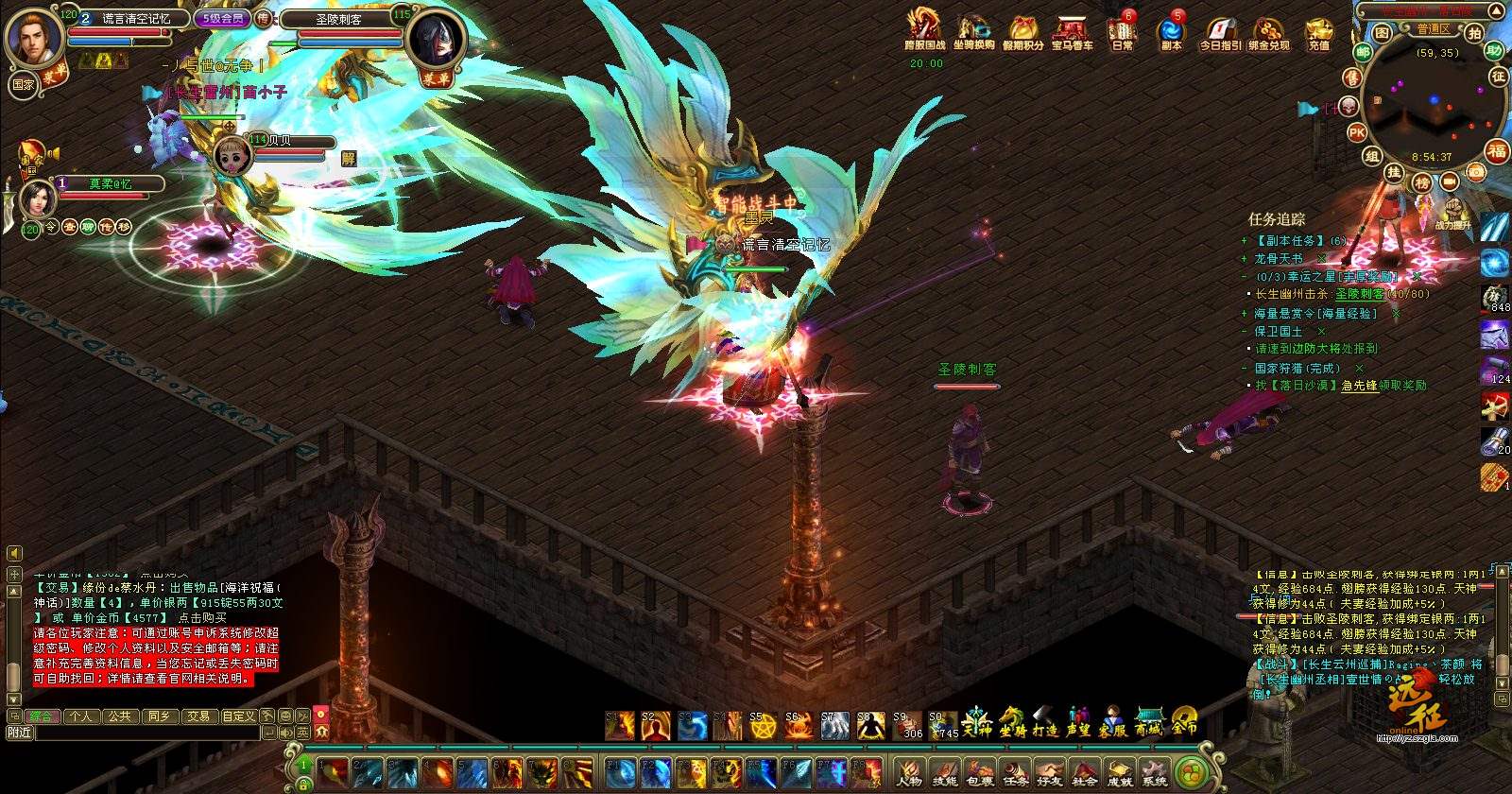Open the 福 welfare button

1497,151
